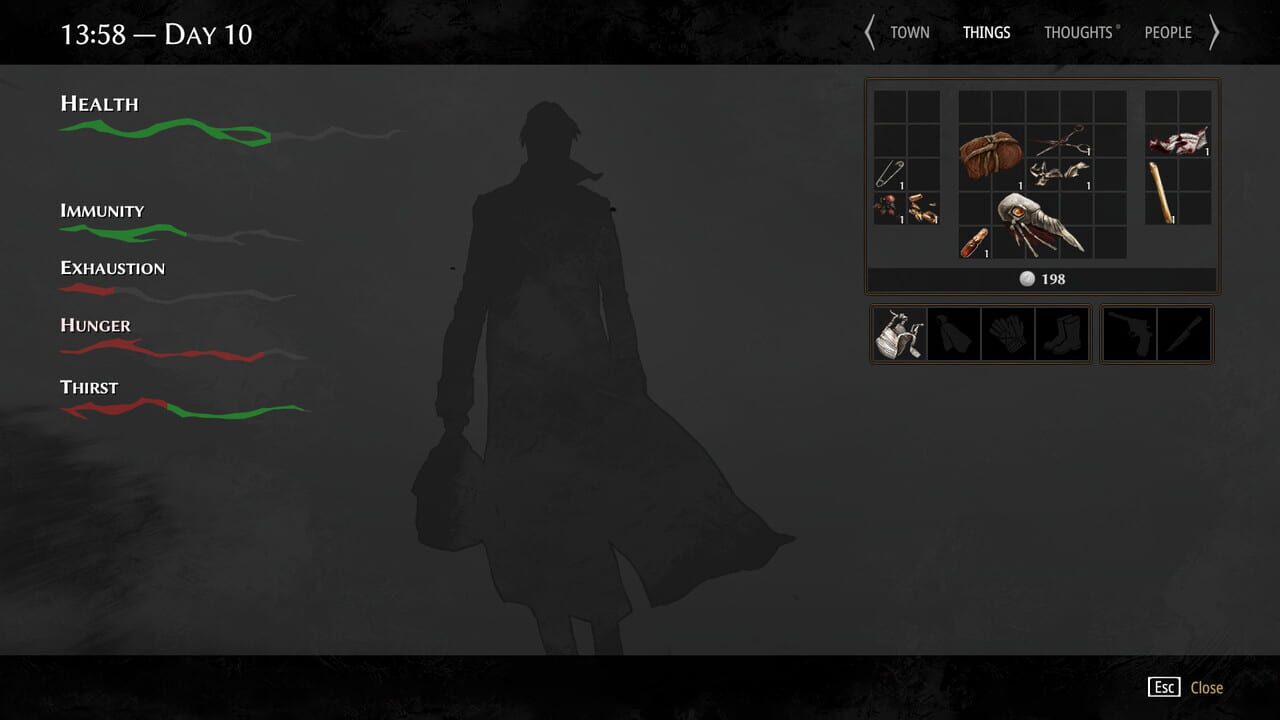Click the bone in the right pocket
1280x720 pixels.
(1160, 192)
